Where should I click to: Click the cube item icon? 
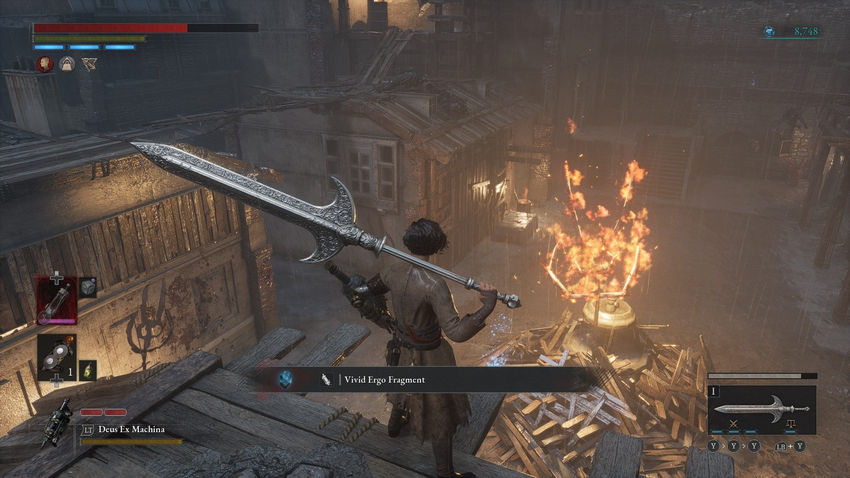tap(87, 288)
